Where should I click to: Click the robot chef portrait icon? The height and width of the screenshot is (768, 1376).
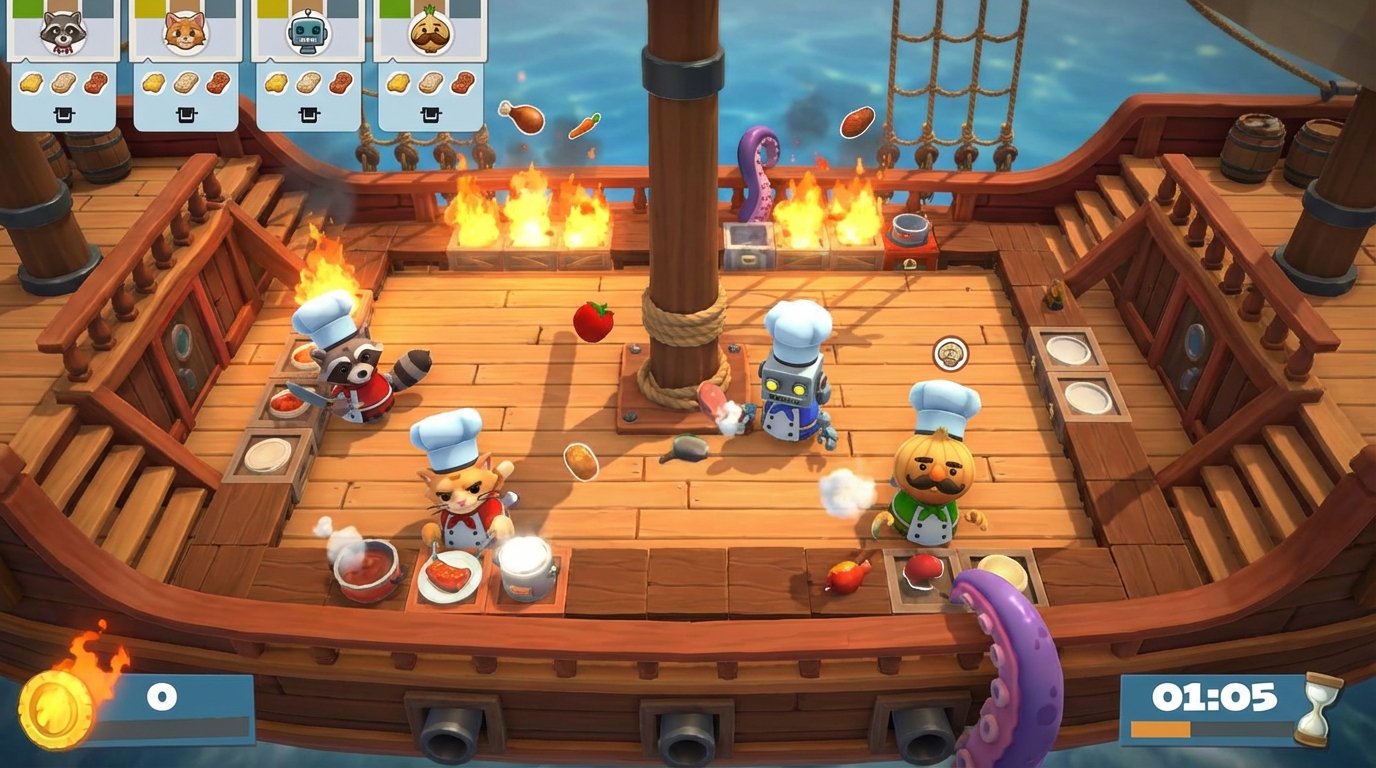click(x=307, y=33)
